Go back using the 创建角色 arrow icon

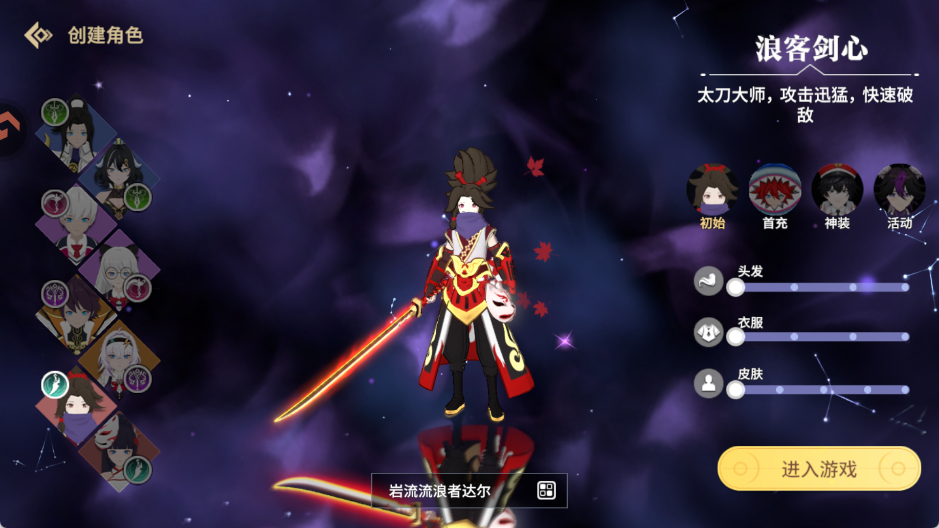click(x=38, y=35)
